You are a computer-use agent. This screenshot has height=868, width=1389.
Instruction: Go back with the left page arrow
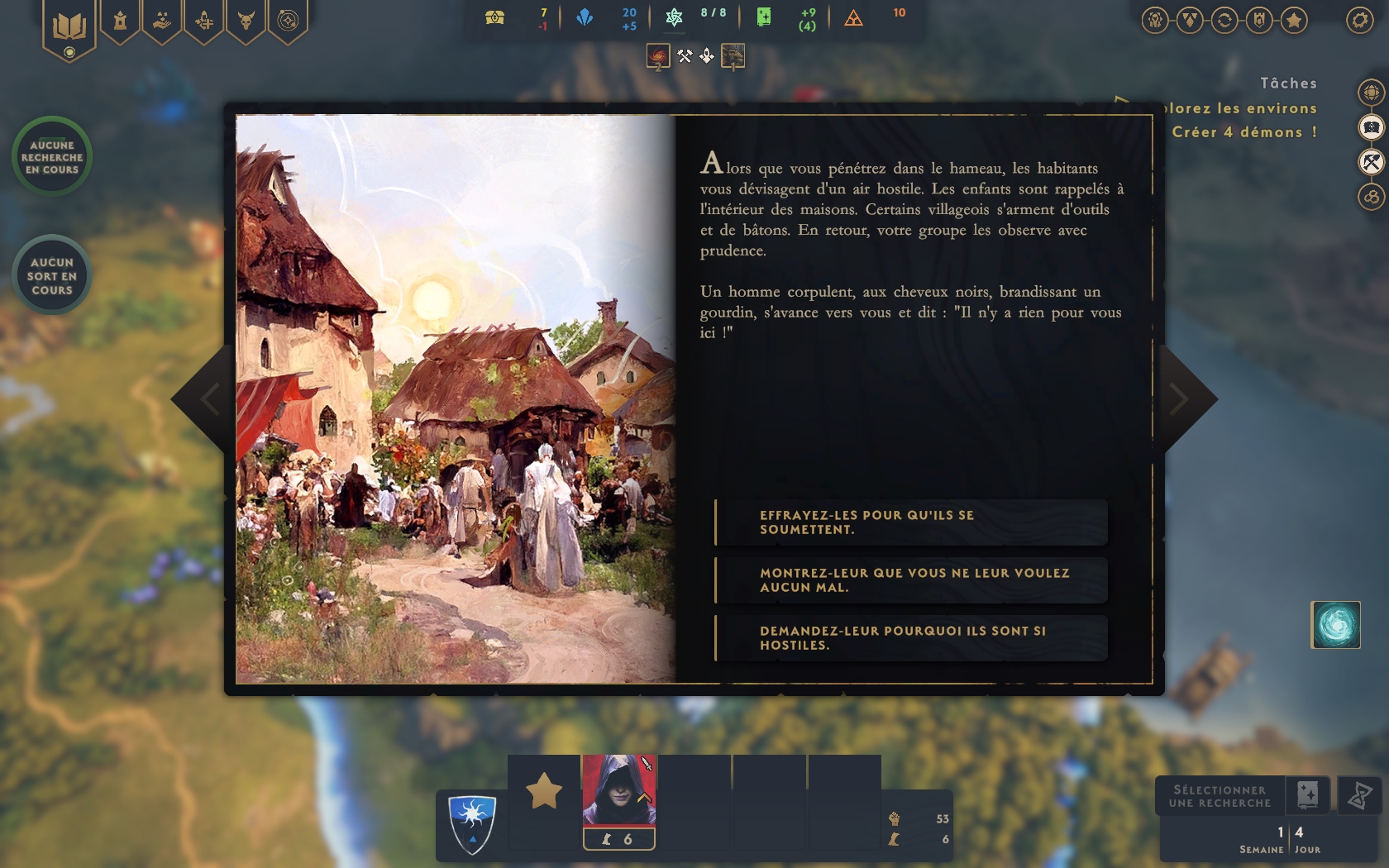pyautogui.click(x=207, y=399)
